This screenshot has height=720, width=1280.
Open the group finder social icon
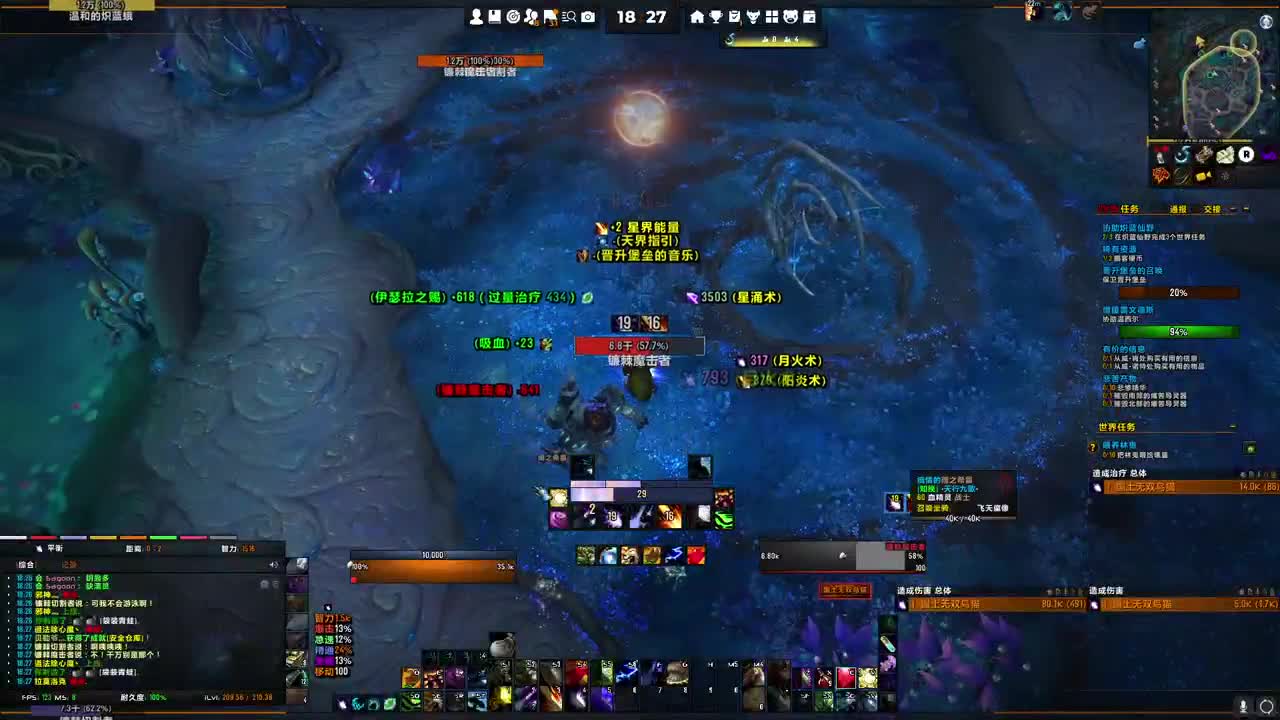(531, 16)
